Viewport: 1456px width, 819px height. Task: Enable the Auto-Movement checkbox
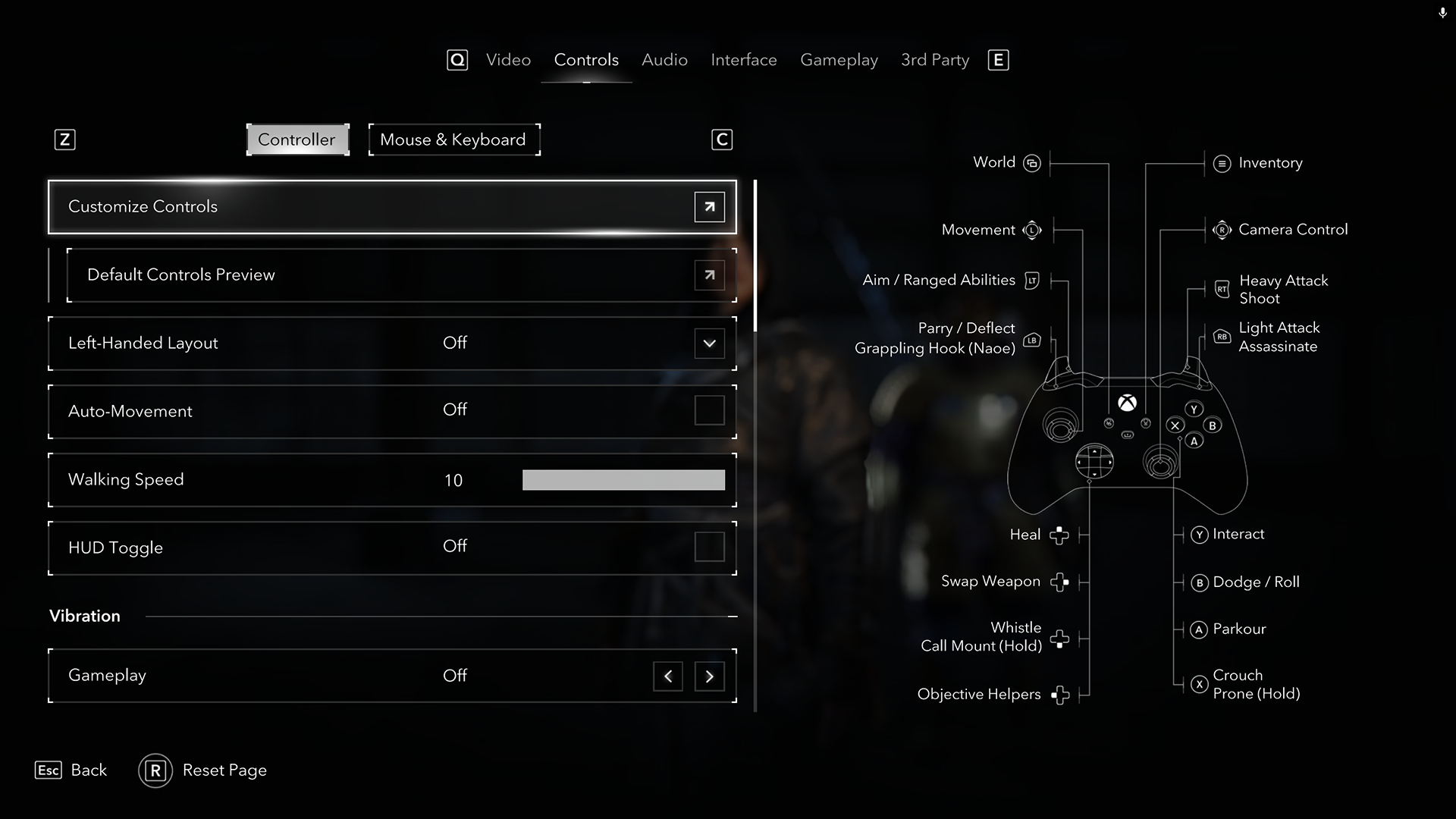(x=709, y=410)
